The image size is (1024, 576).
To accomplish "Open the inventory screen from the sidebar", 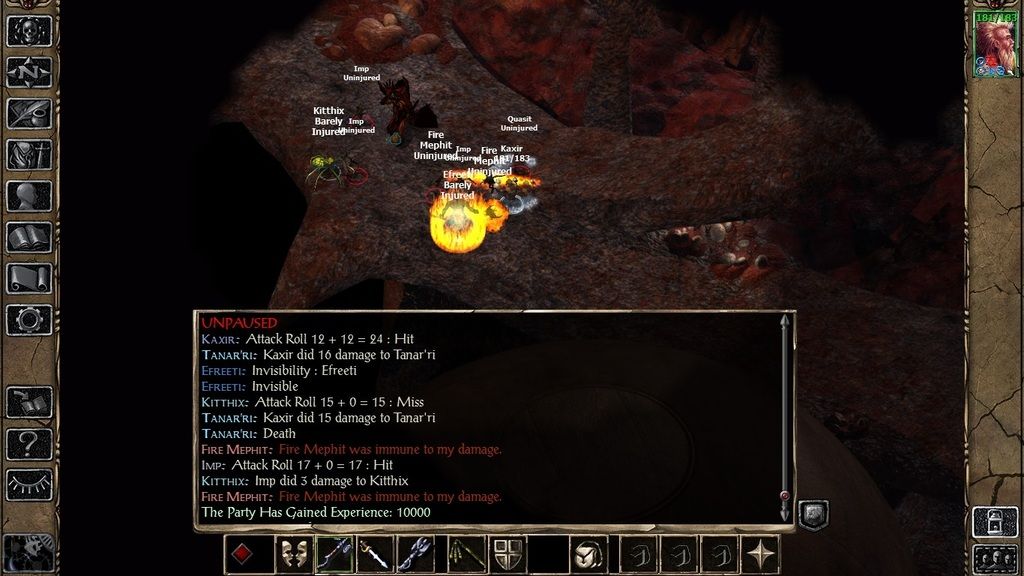I will tap(29, 155).
